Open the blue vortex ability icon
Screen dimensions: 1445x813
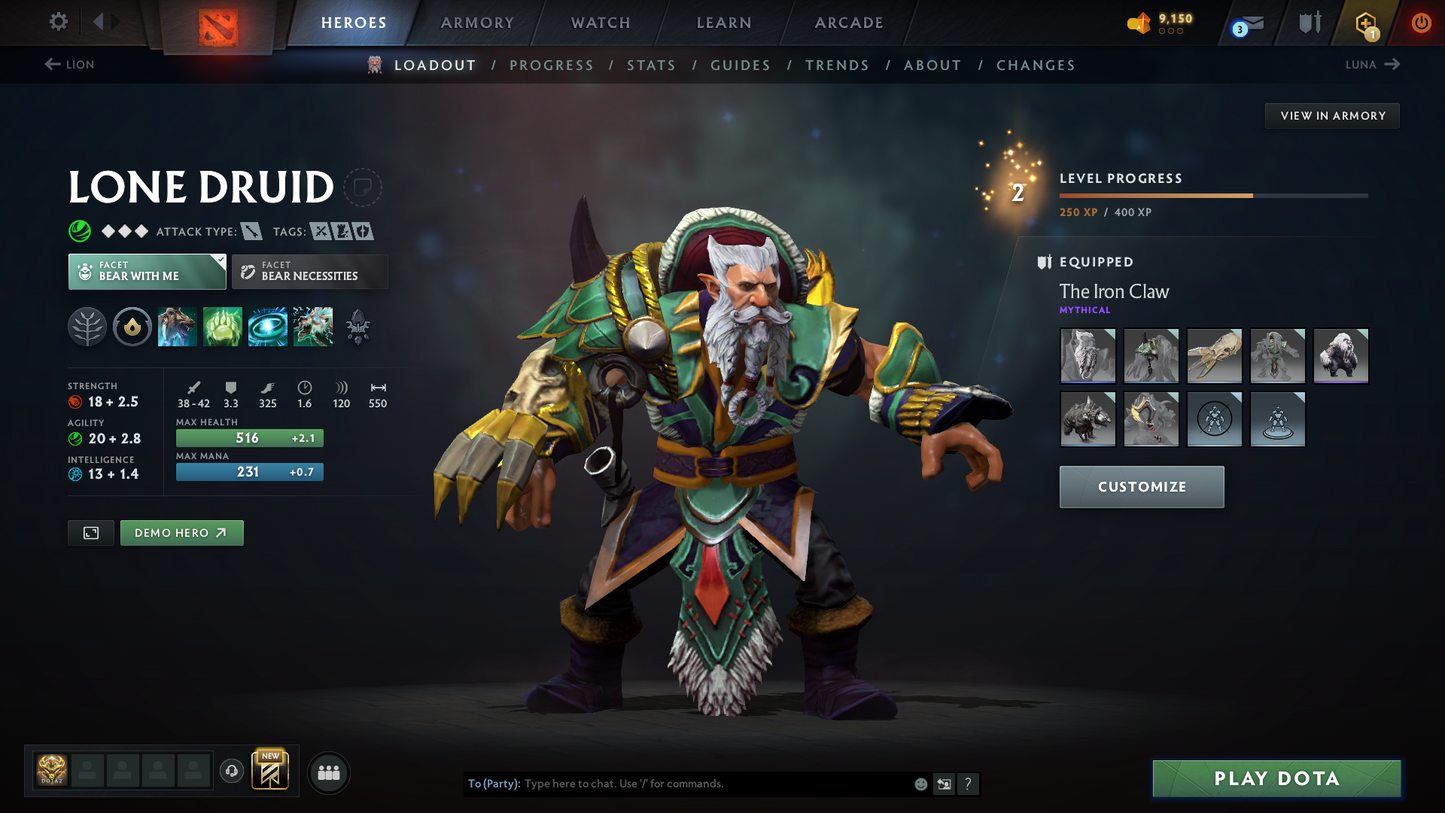tap(267, 327)
